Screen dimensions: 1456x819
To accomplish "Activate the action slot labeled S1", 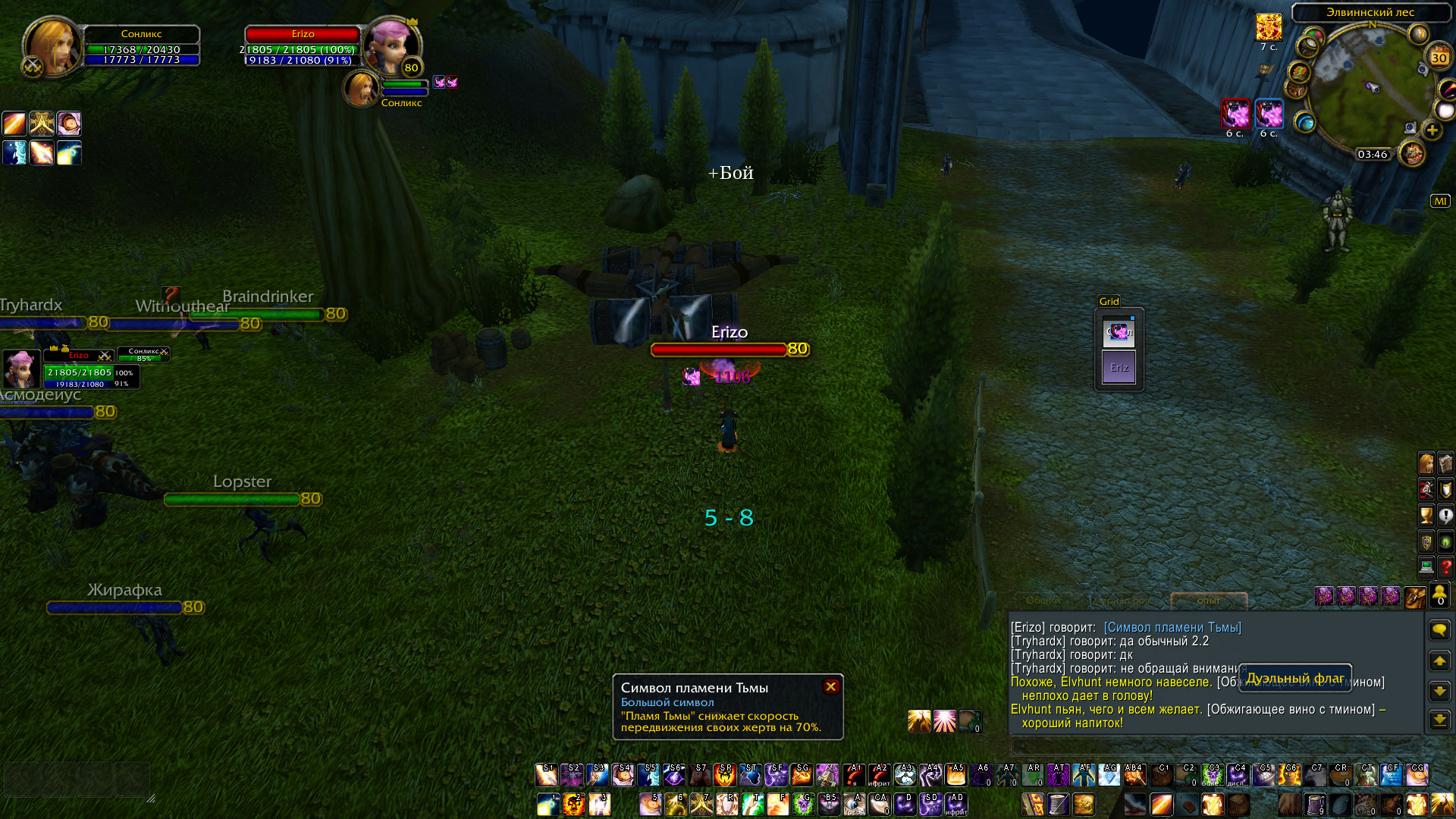I will pyautogui.click(x=546, y=774).
